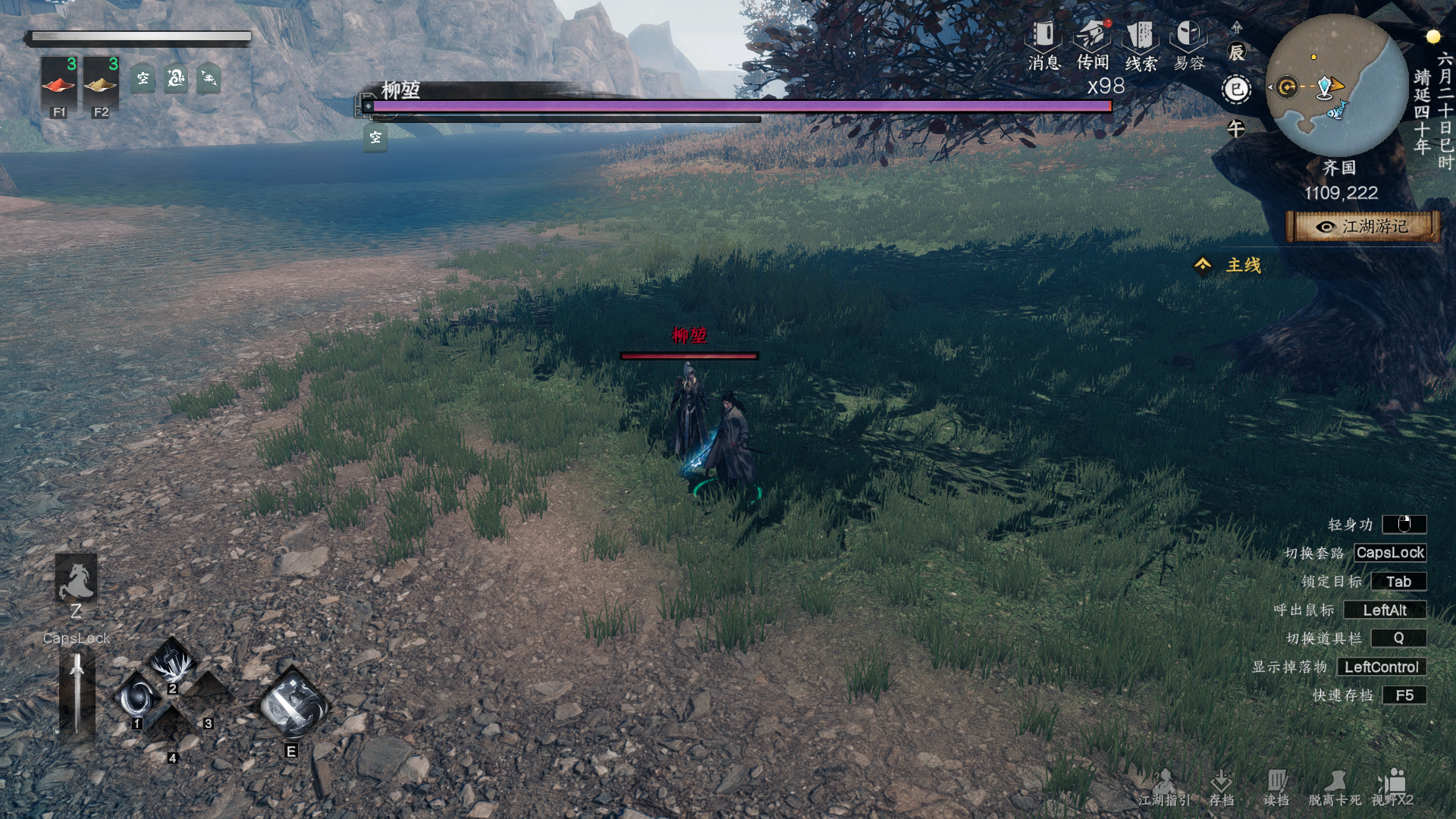Trigger the large E skill icon

pyautogui.click(x=293, y=704)
